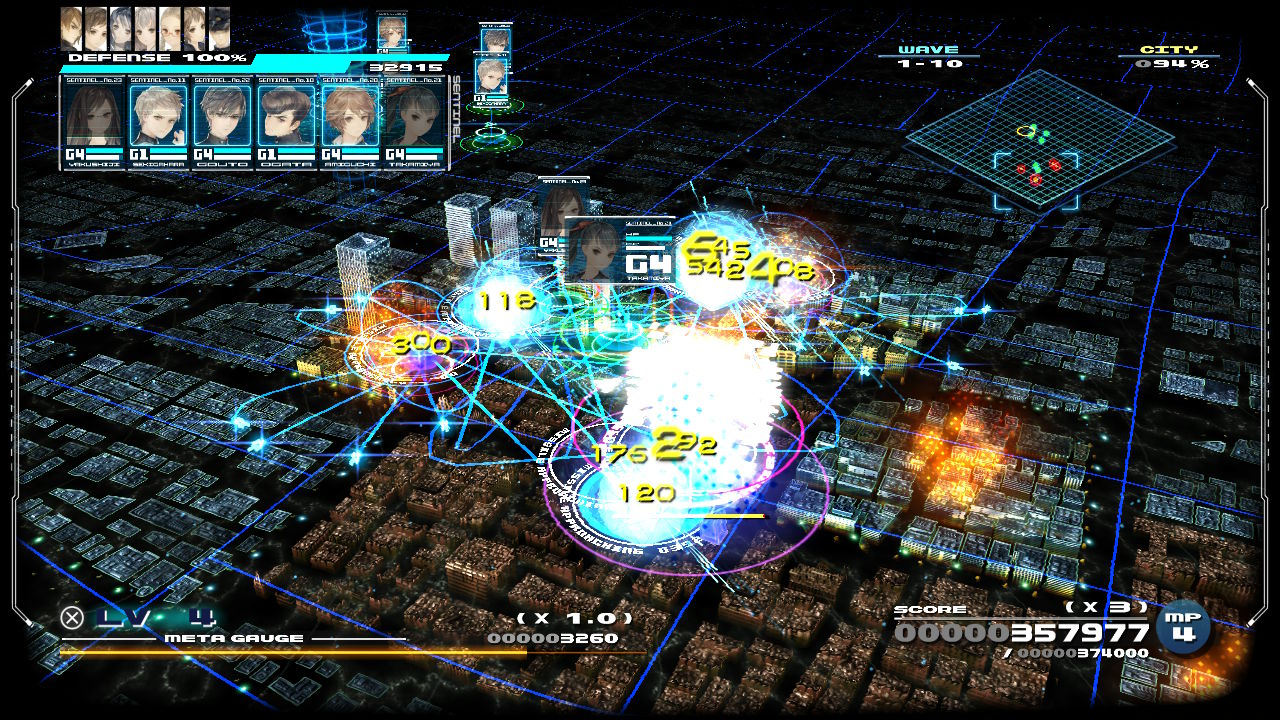Select the Amiguchi sentinel card
1280x720 pixels.
351,121
